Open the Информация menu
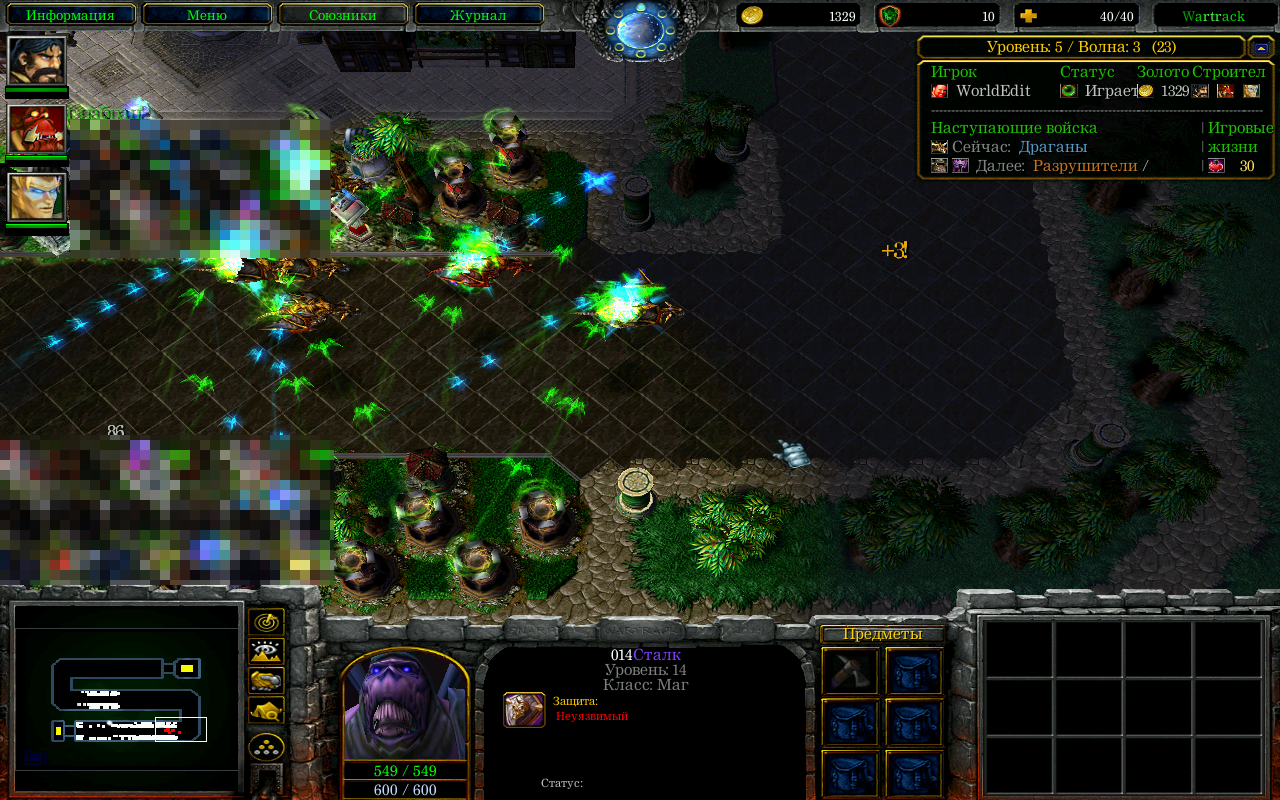Image resolution: width=1280 pixels, height=800 pixels. (70, 15)
